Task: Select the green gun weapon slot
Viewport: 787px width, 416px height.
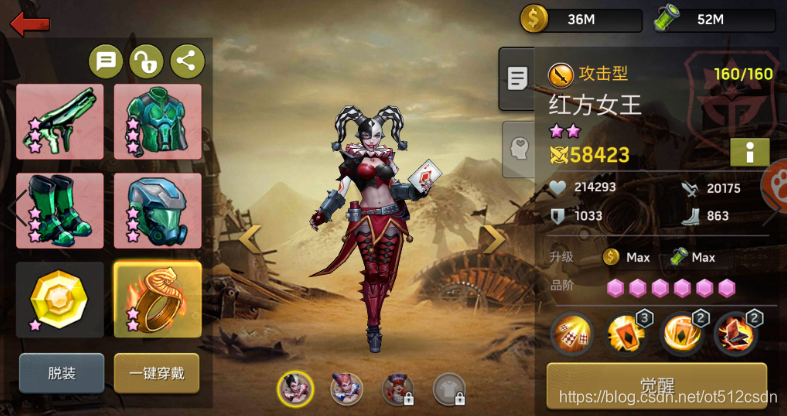Action: point(60,122)
